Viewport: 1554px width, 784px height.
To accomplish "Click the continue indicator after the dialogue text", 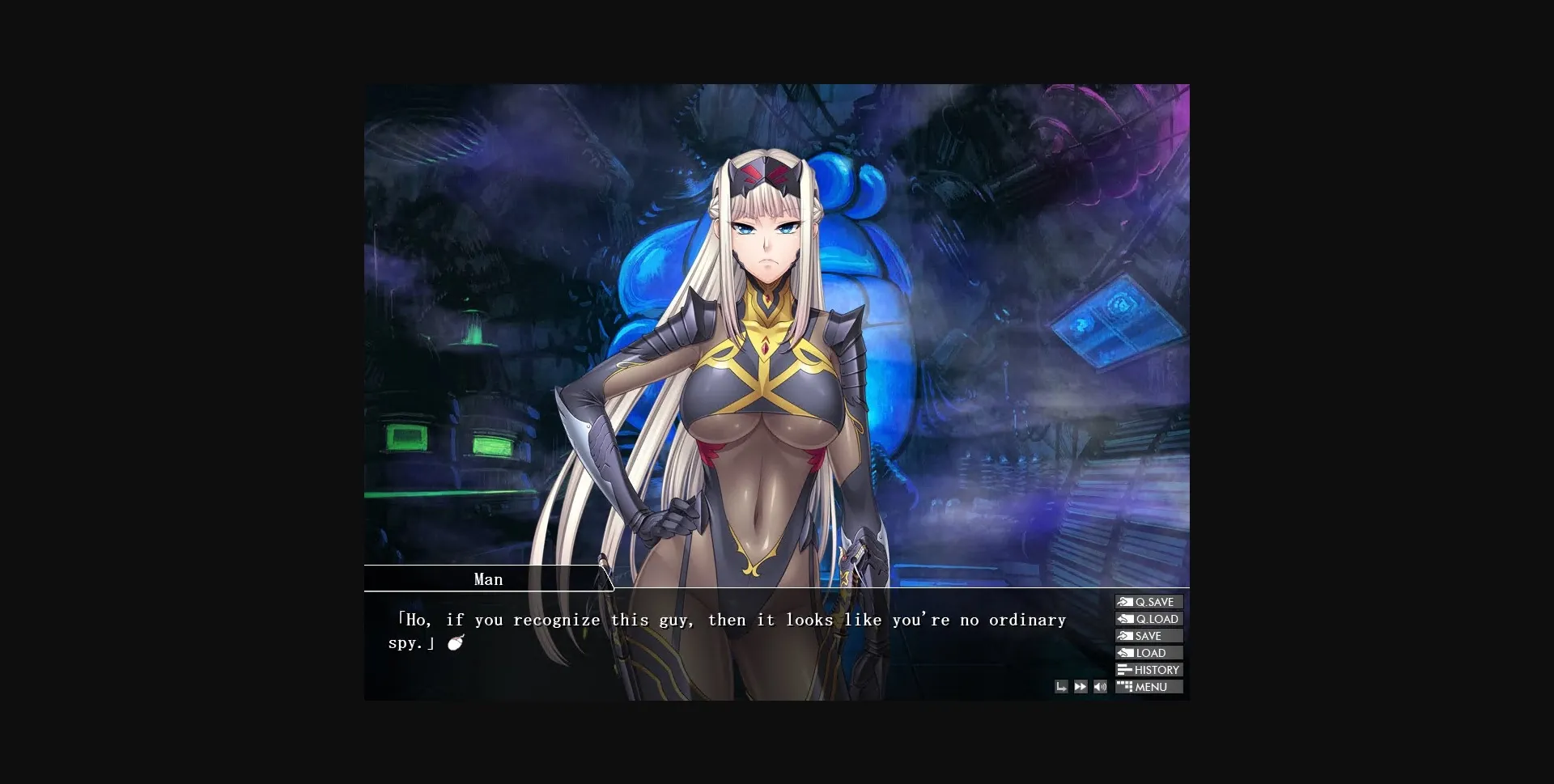I will click(x=454, y=642).
